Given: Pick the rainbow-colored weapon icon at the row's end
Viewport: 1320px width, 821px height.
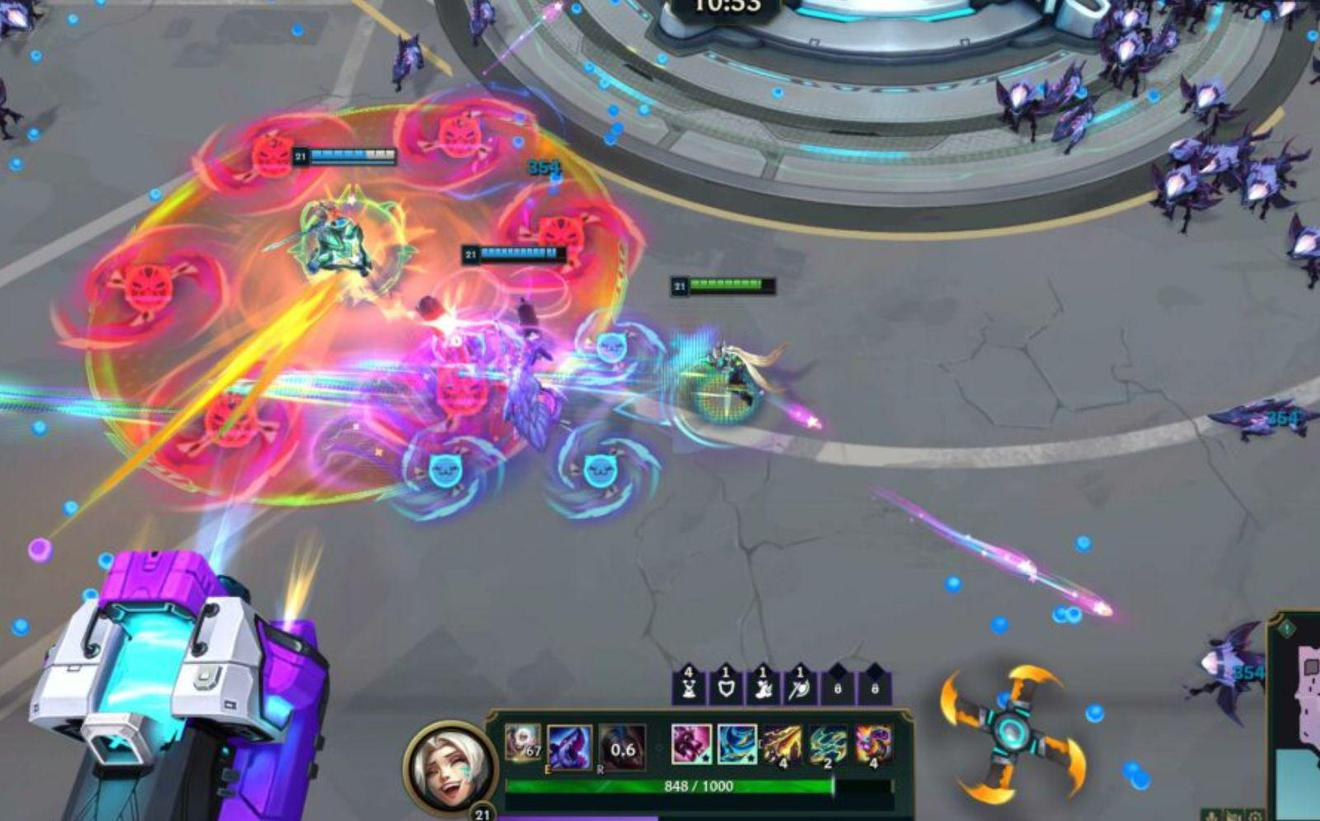Looking at the screenshot, I should (x=874, y=744).
